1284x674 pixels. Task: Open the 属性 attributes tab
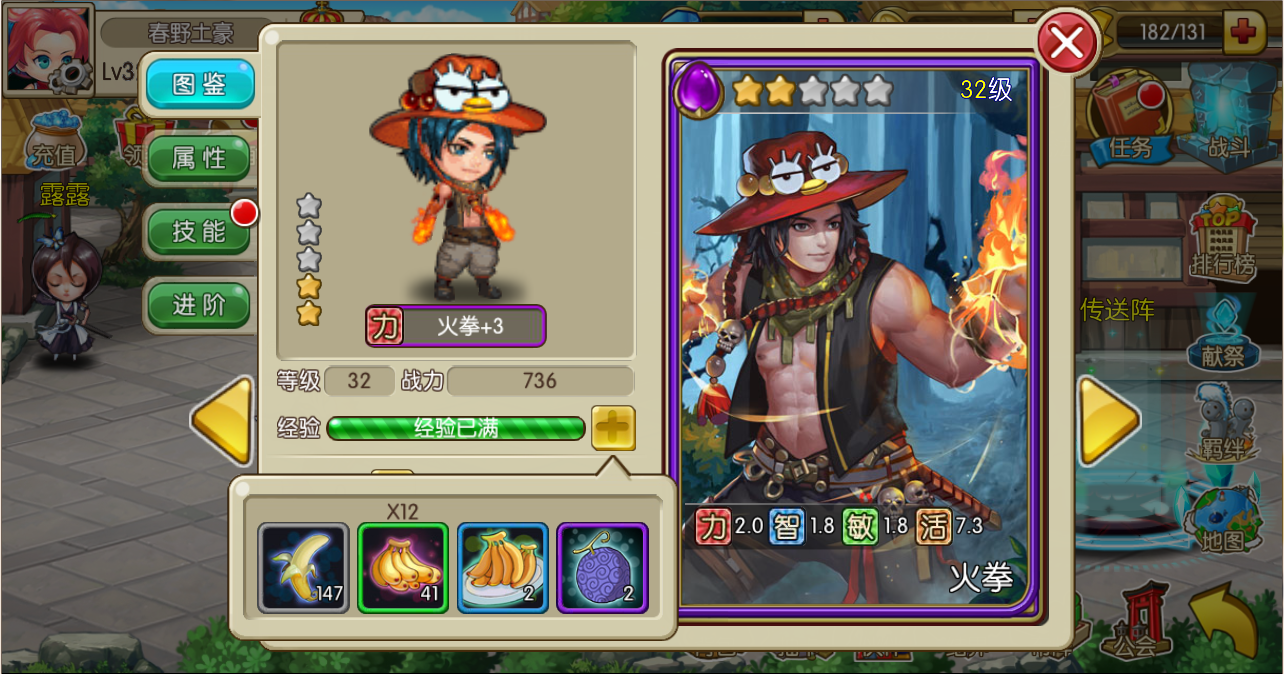coord(198,158)
